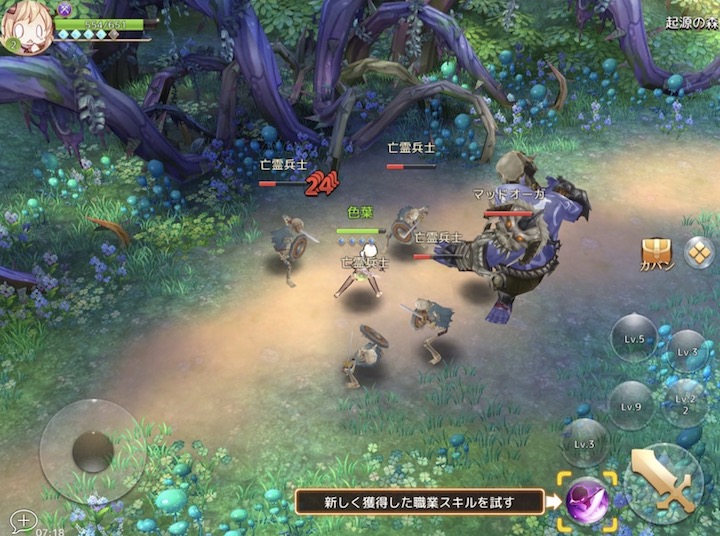Open the カバン bag inventory
Screen dimensions: 720x536
657,254
